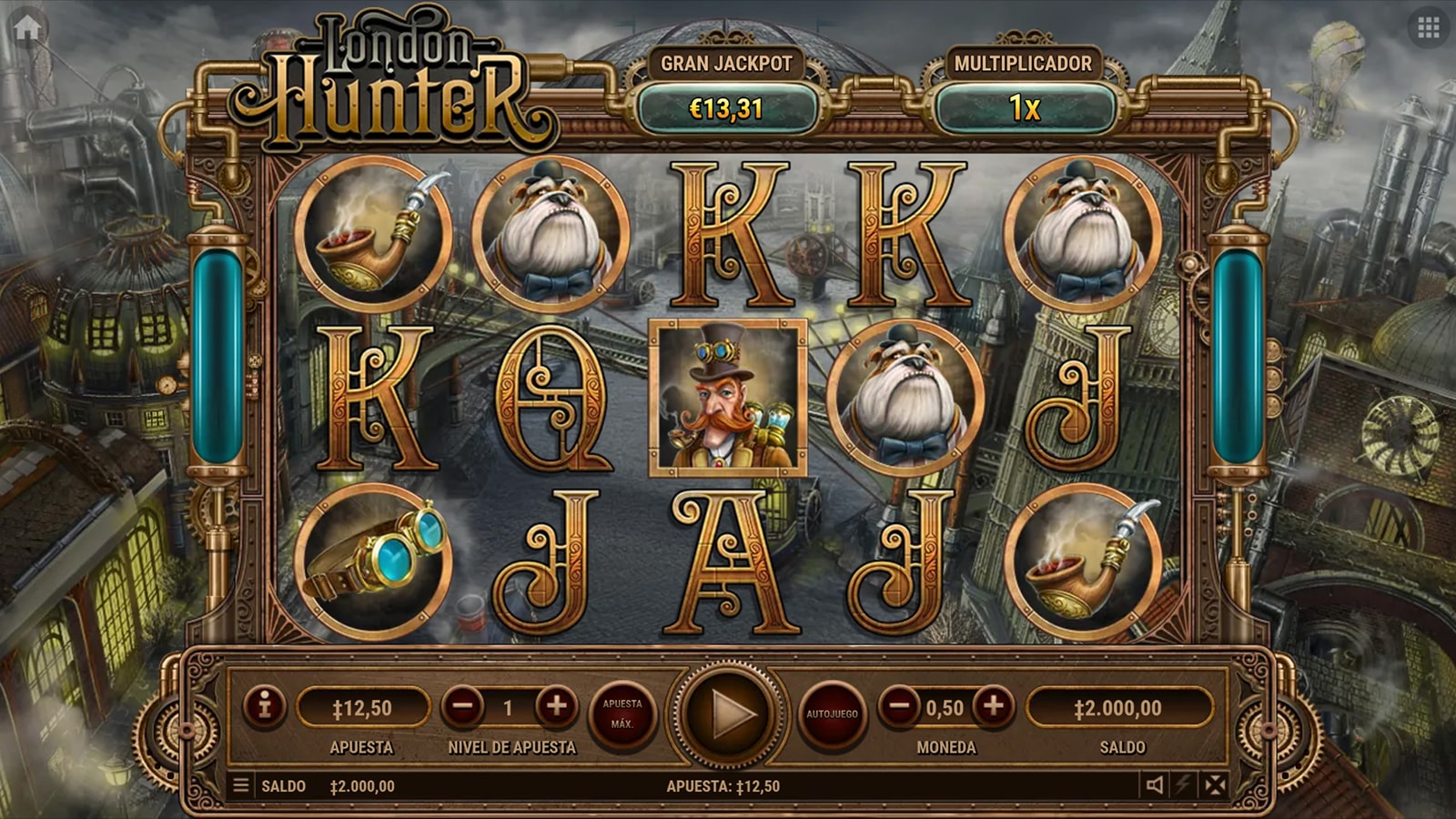Toggle the lightning bolt quick spin

point(1184,785)
